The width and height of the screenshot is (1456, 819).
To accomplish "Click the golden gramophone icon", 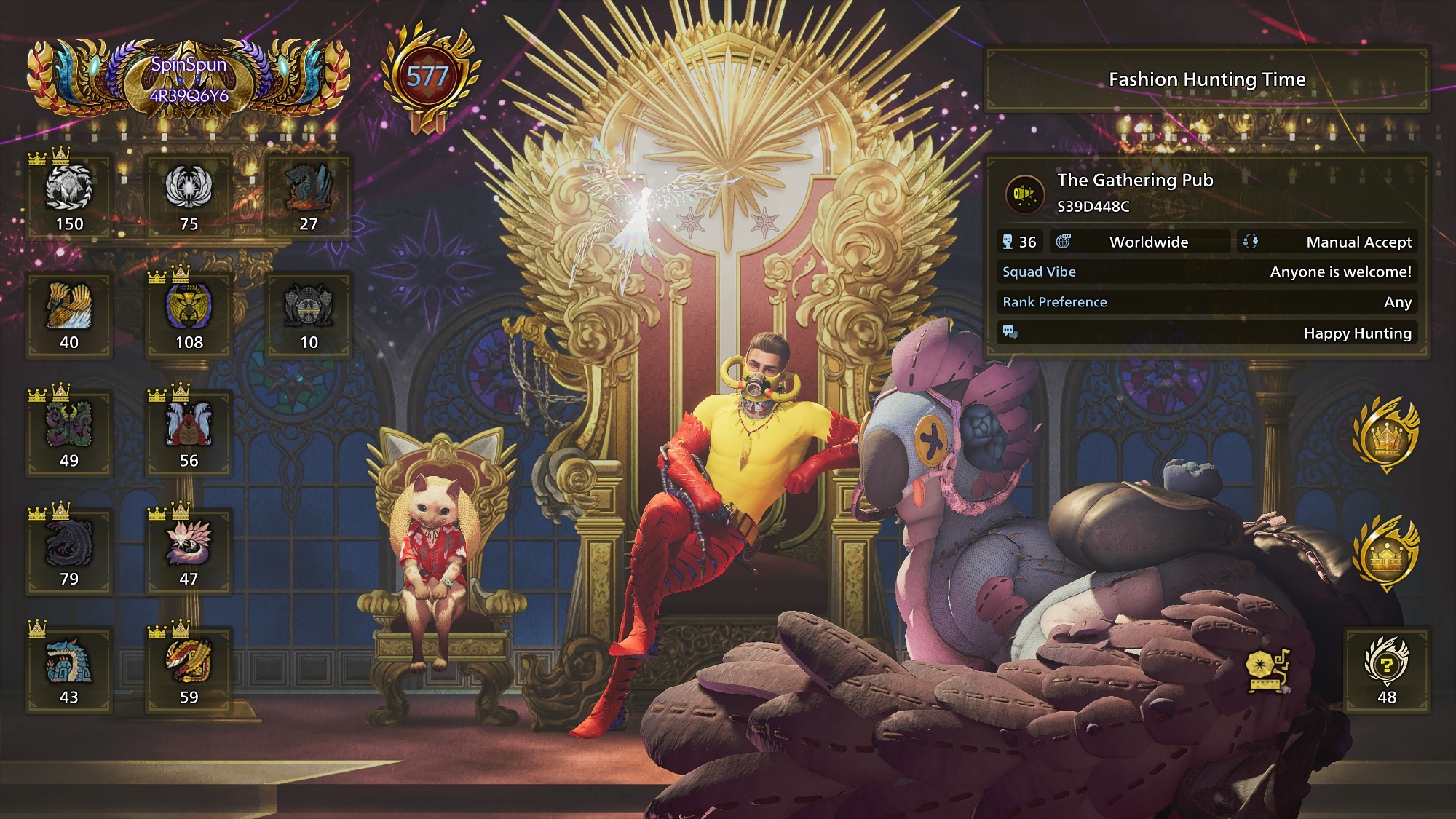I will [x=1267, y=669].
